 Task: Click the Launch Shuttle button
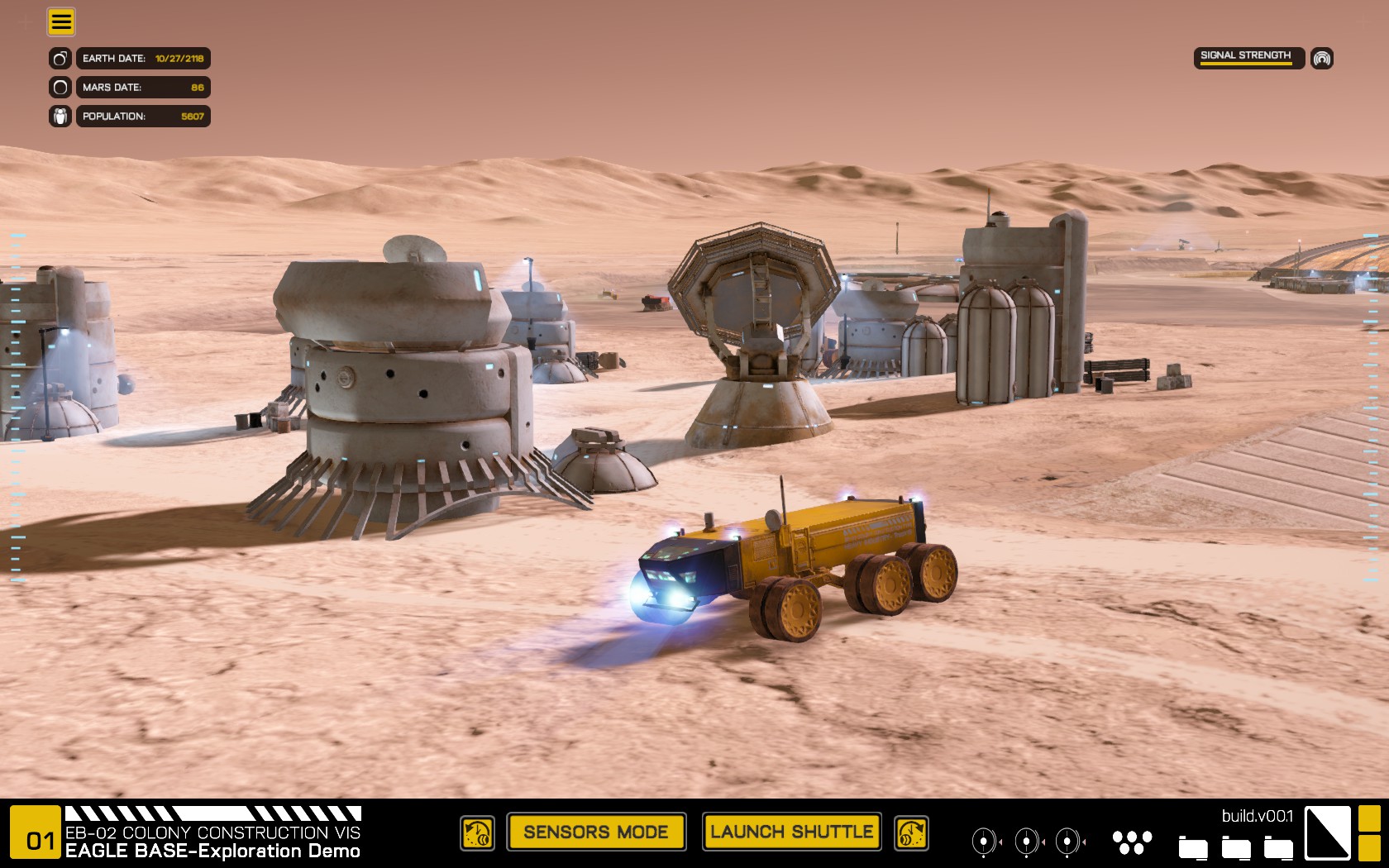pyautogui.click(x=791, y=832)
